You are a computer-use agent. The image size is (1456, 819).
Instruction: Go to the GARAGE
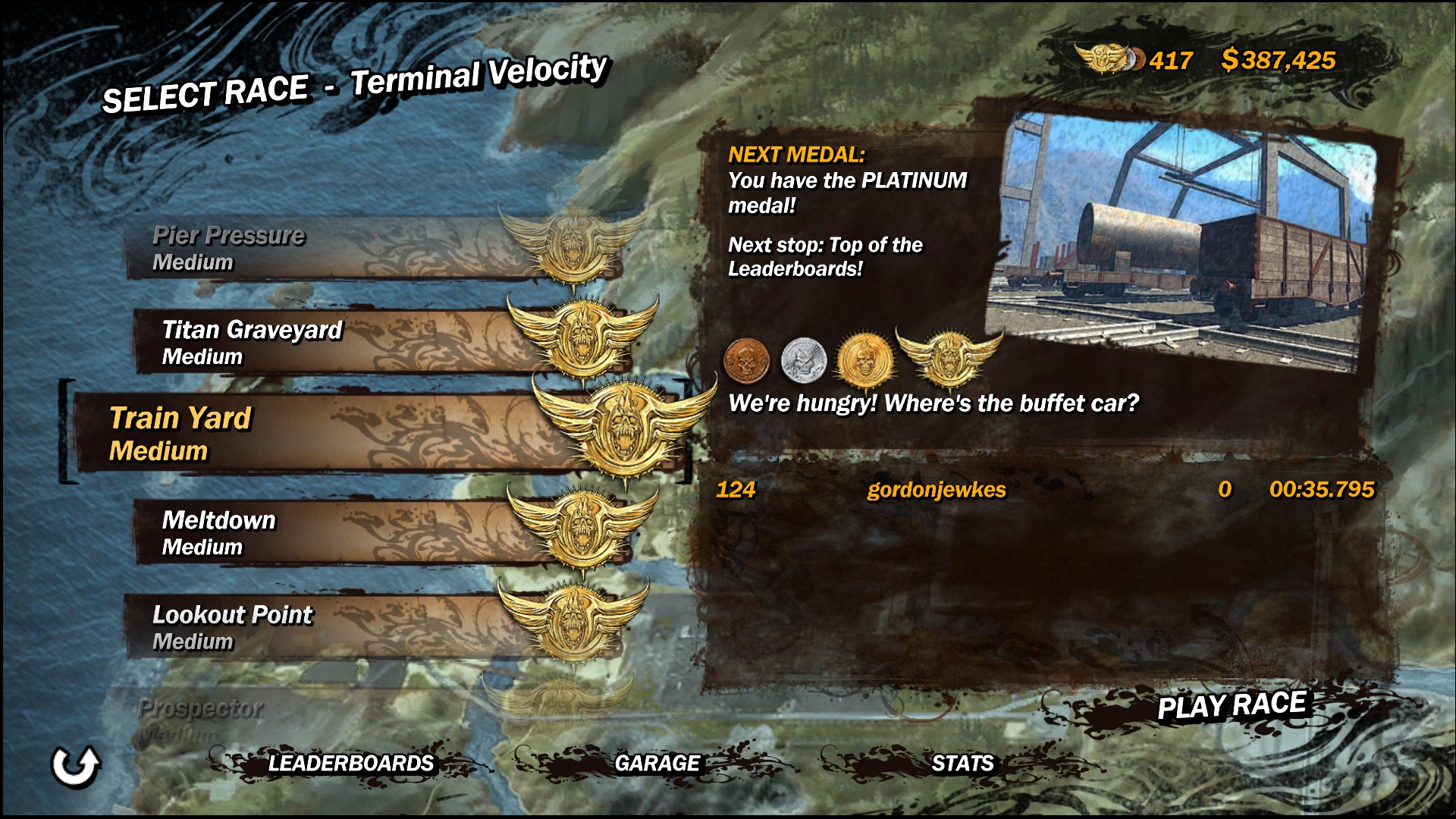coord(657,763)
